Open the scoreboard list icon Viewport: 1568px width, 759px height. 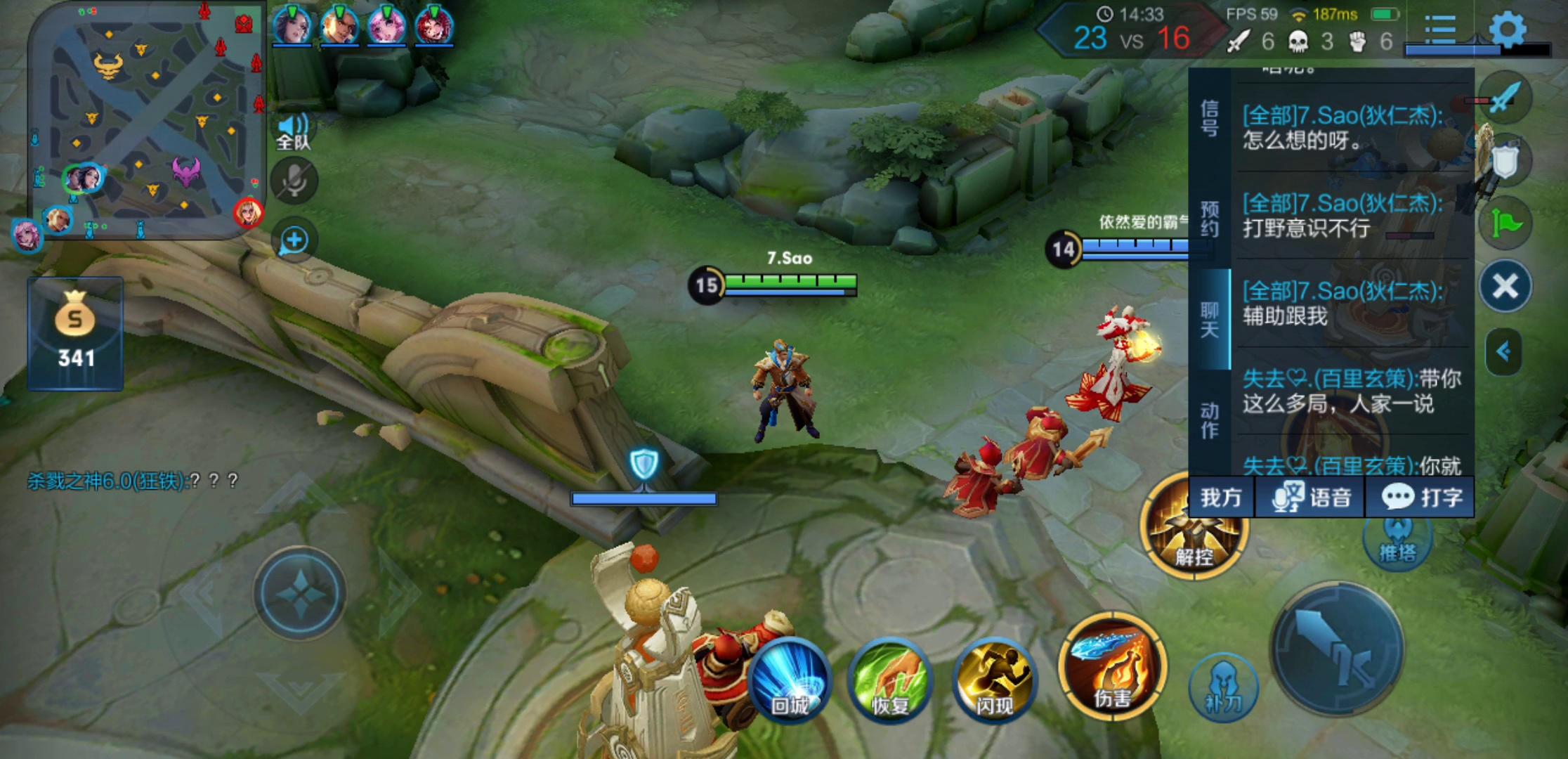(x=1440, y=30)
